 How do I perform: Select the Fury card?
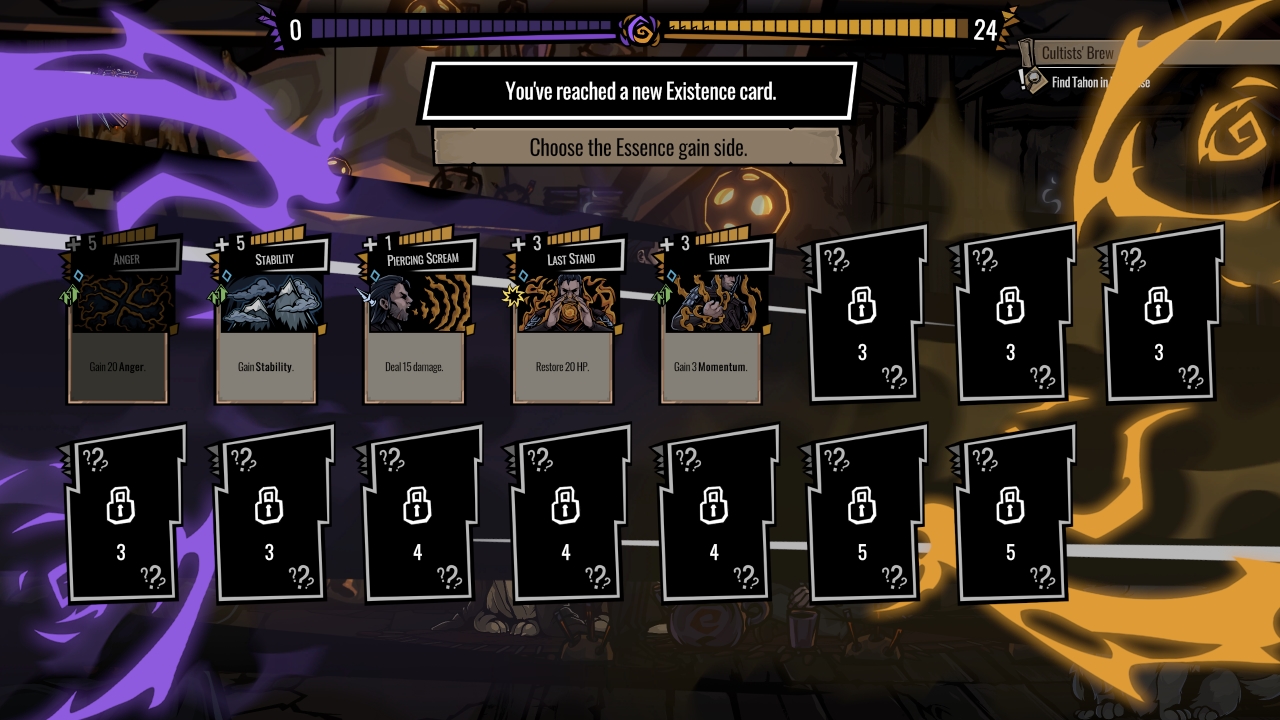[x=711, y=320]
